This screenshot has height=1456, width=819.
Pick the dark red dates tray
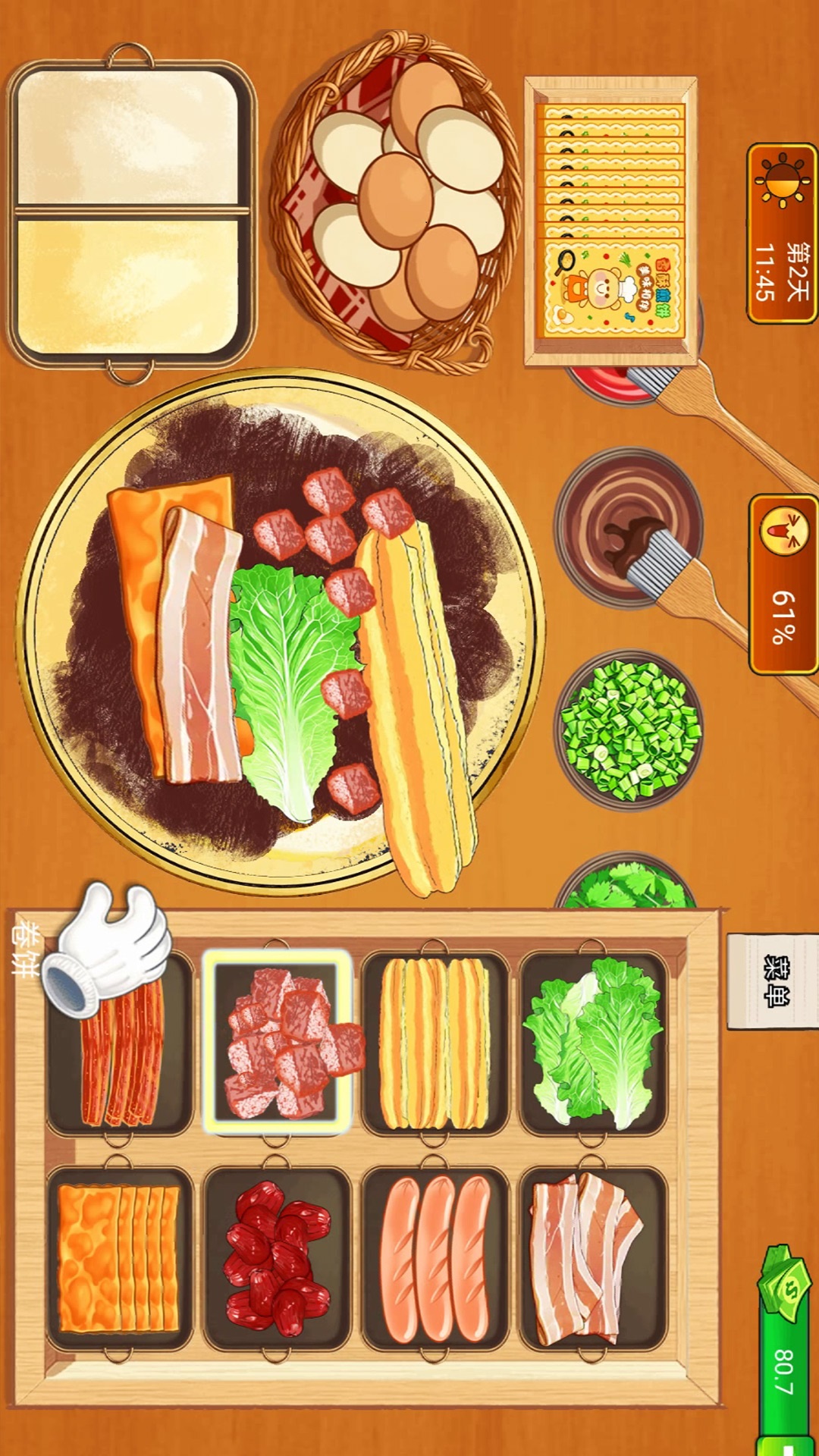pyautogui.click(x=278, y=1258)
